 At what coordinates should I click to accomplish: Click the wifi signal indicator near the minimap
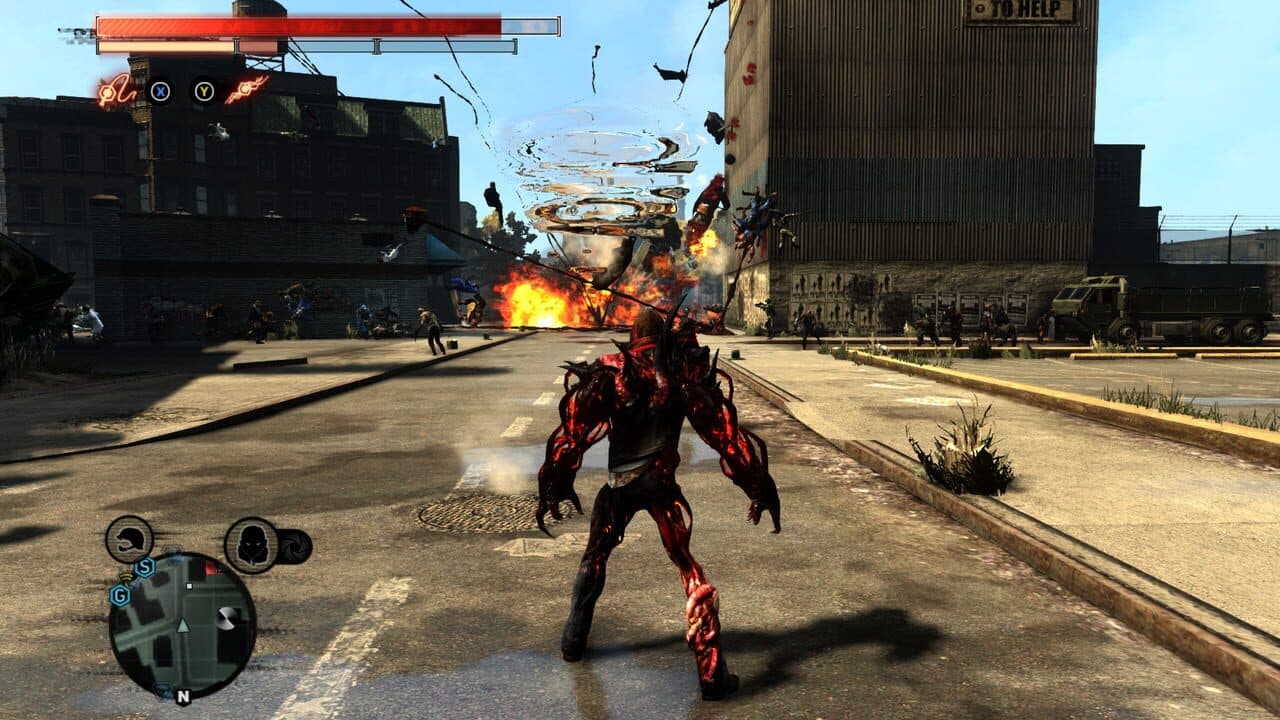(127, 576)
